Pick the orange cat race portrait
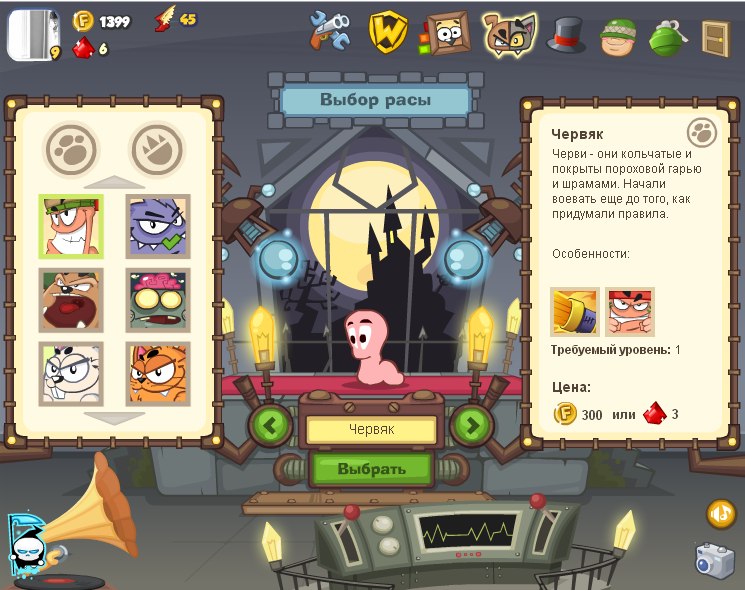The width and height of the screenshot is (745, 590). [x=158, y=373]
